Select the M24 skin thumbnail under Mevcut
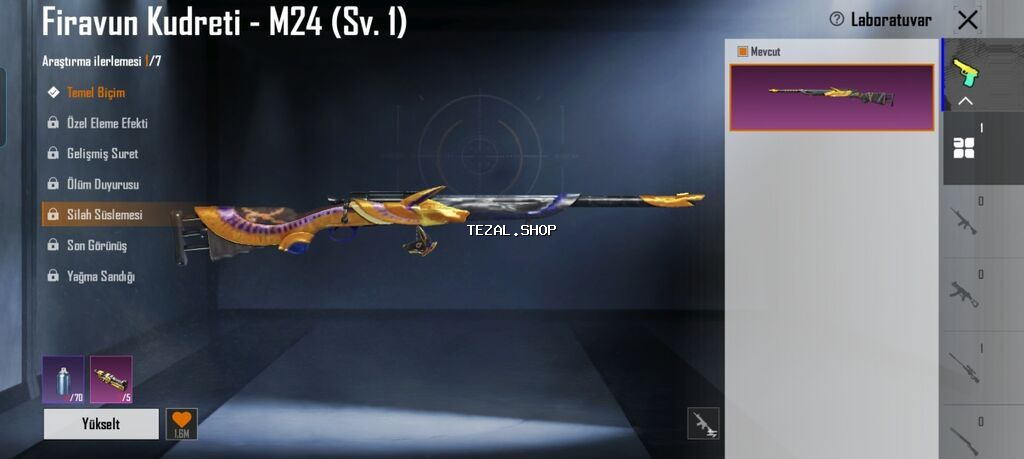Viewport: 1024px width, 459px height. [832, 97]
